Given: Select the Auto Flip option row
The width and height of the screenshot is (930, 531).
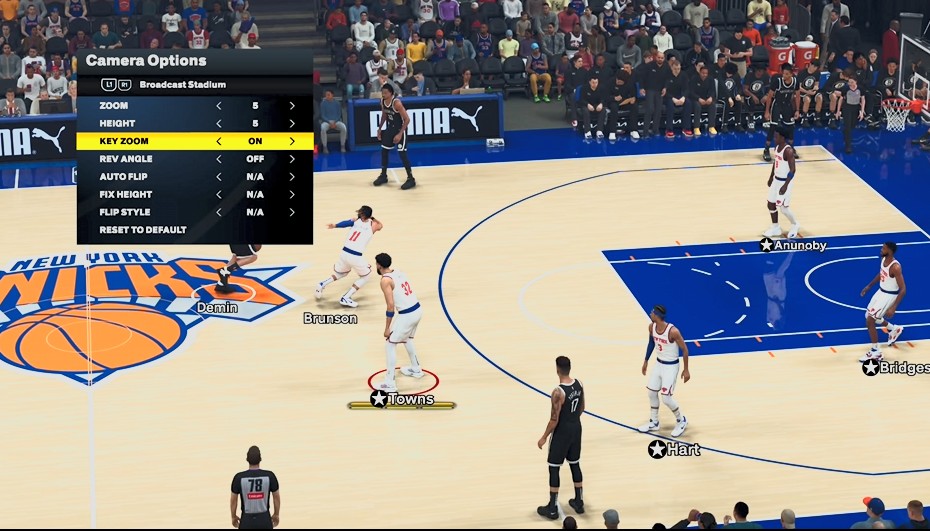Looking at the screenshot, I should pos(124,177).
